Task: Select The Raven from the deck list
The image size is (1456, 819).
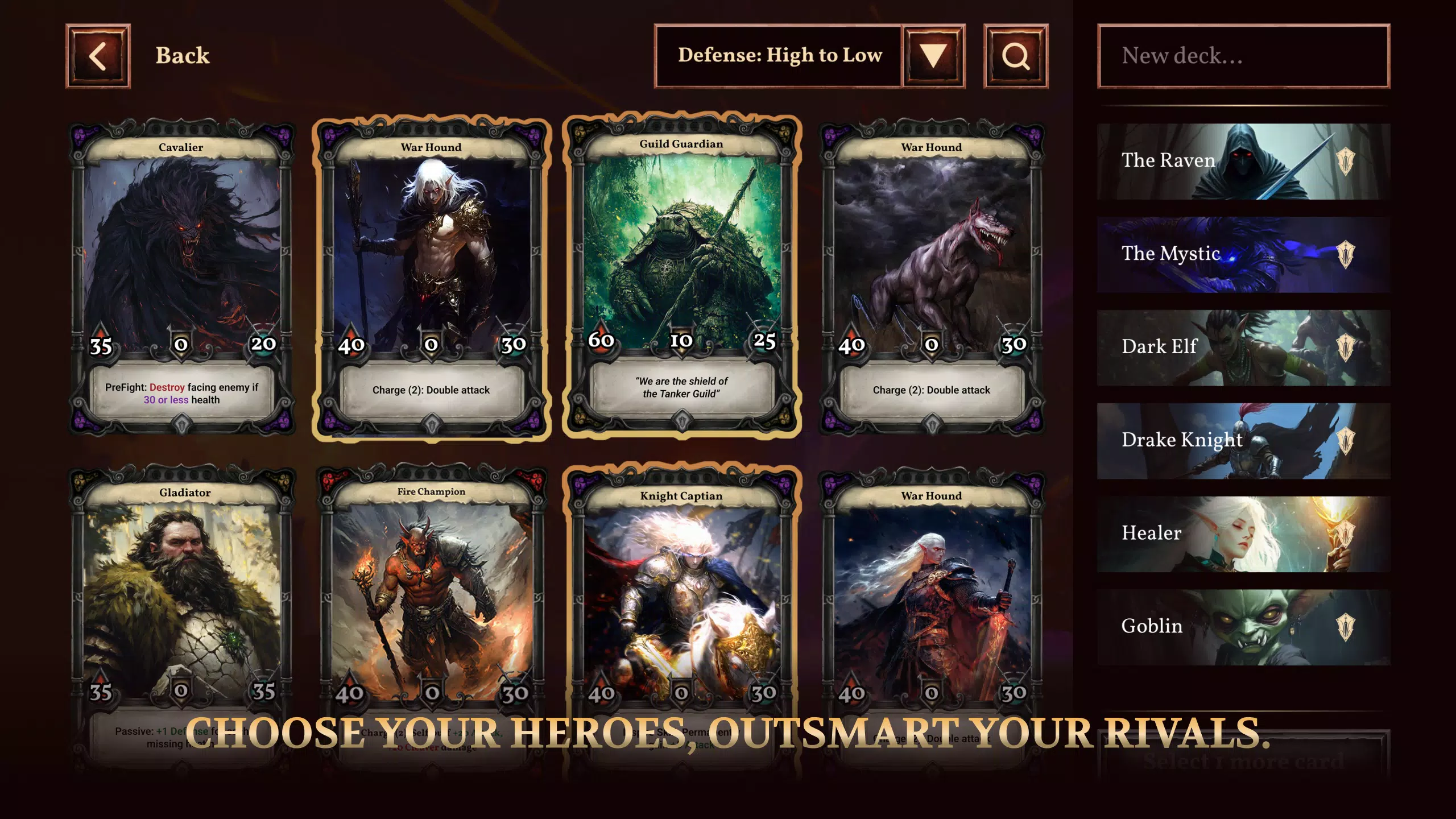Action: coord(1243,161)
